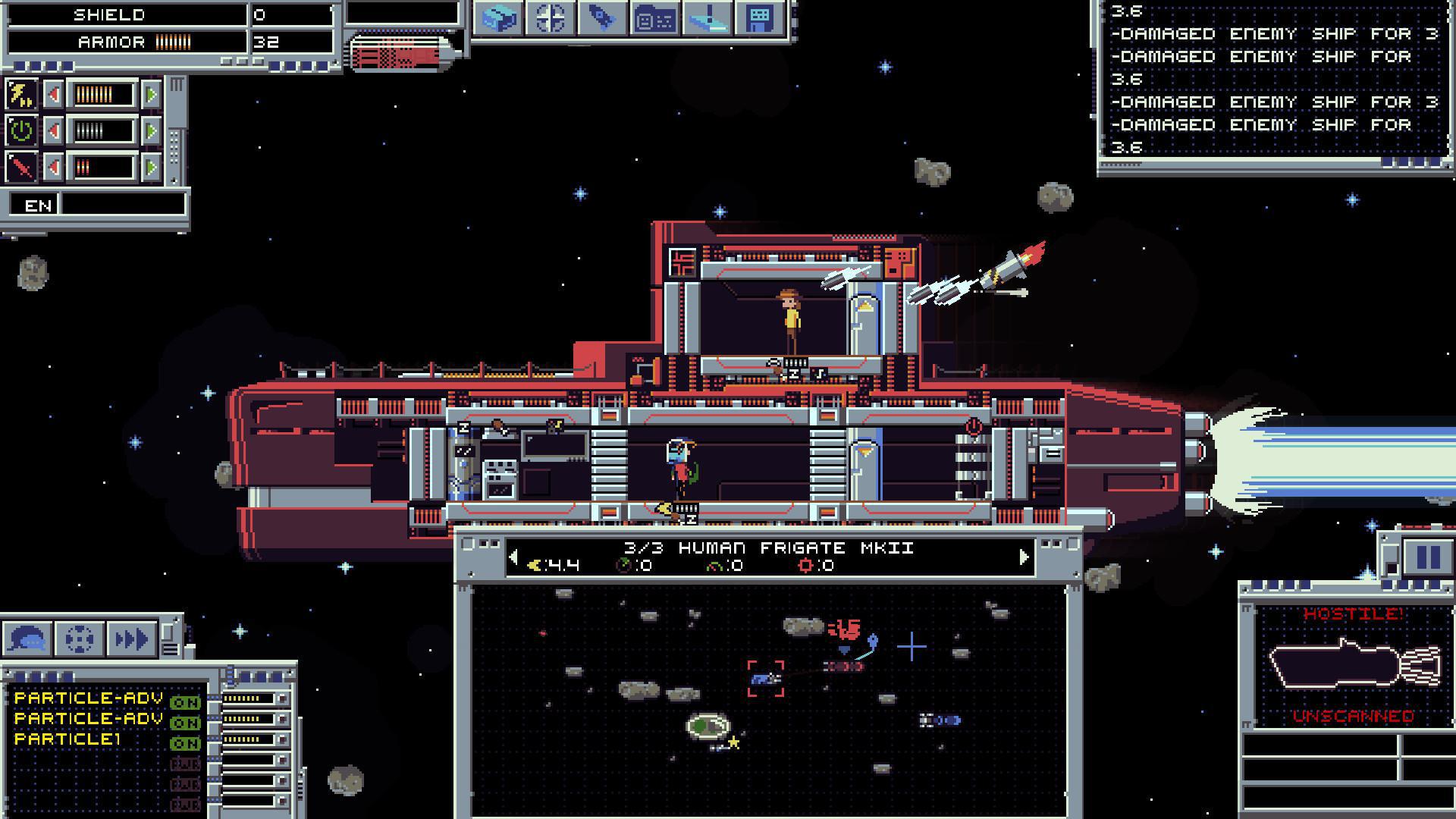The image size is (1456, 819).
Task: Select the missile icon in the toolbar
Action: 604,19
